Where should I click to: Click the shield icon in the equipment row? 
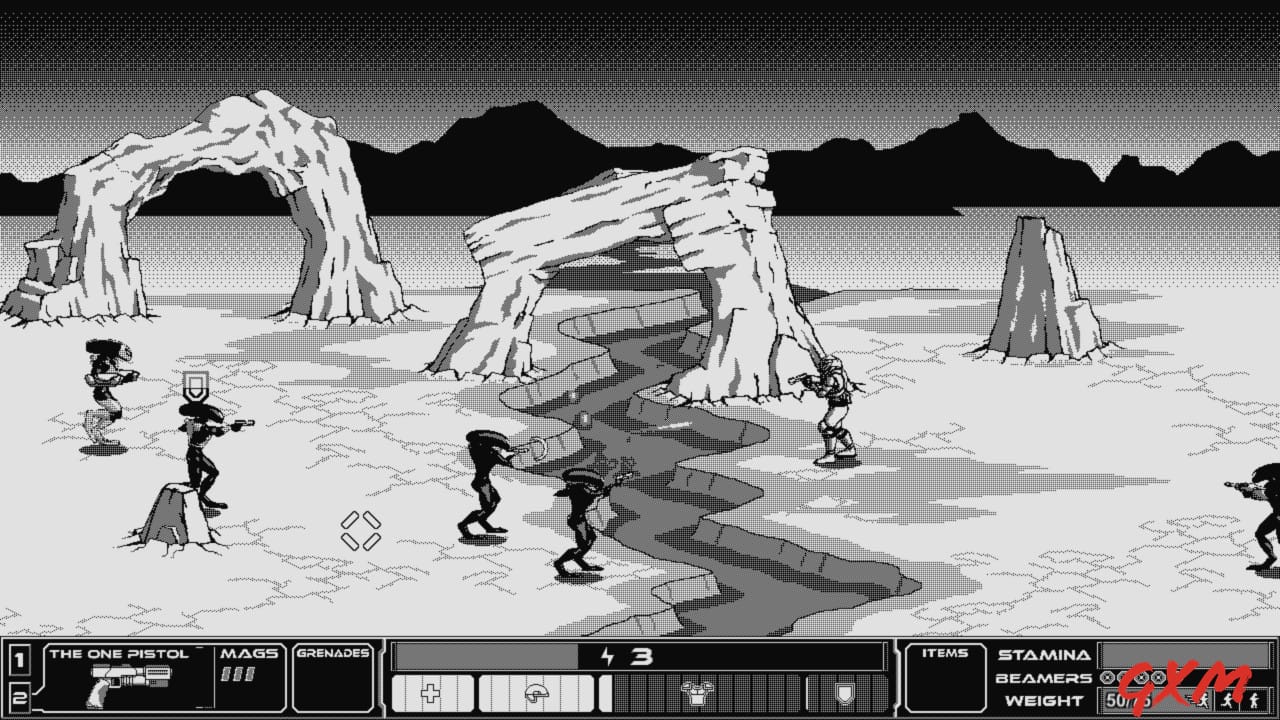tap(845, 692)
